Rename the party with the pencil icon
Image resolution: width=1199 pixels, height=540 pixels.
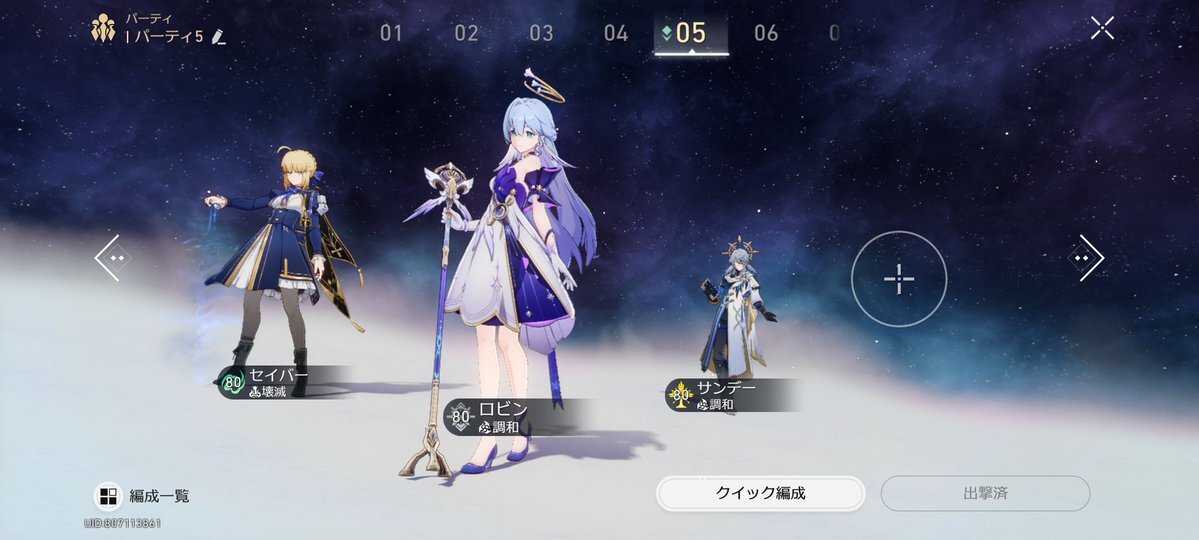click(x=219, y=37)
